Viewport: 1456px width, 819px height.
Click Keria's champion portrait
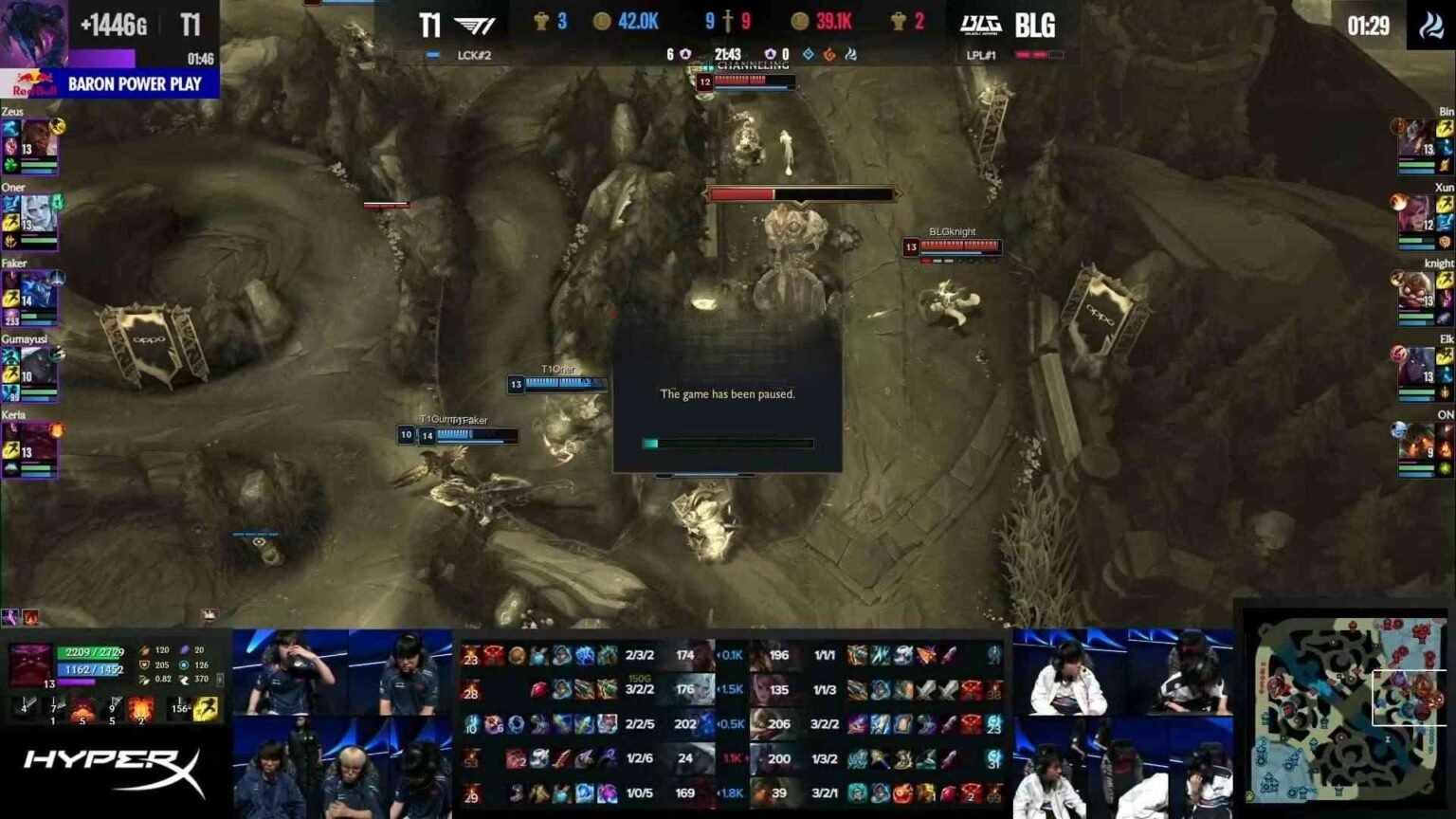click(x=38, y=442)
